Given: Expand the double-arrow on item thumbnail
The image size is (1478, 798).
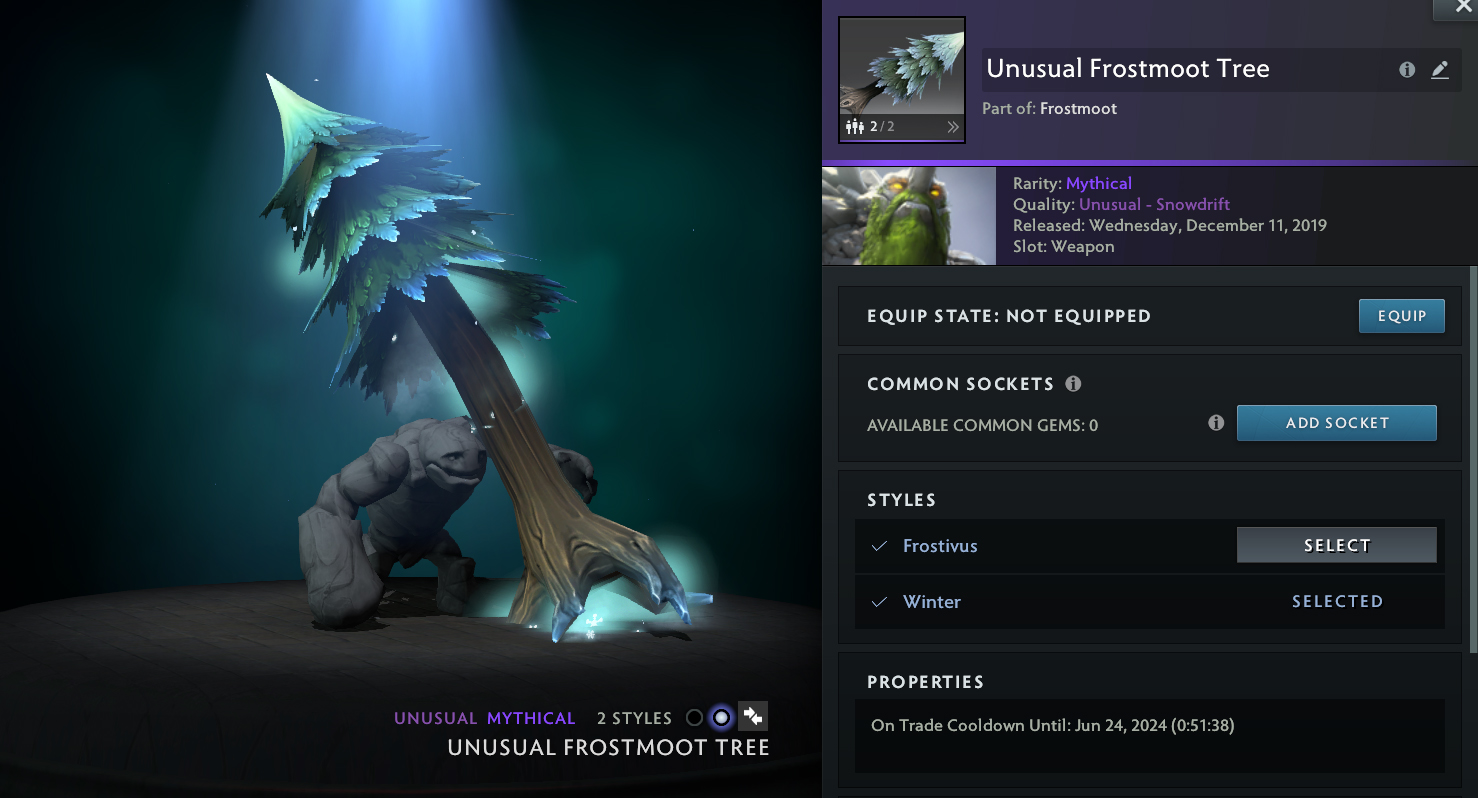Looking at the screenshot, I should click(x=953, y=127).
